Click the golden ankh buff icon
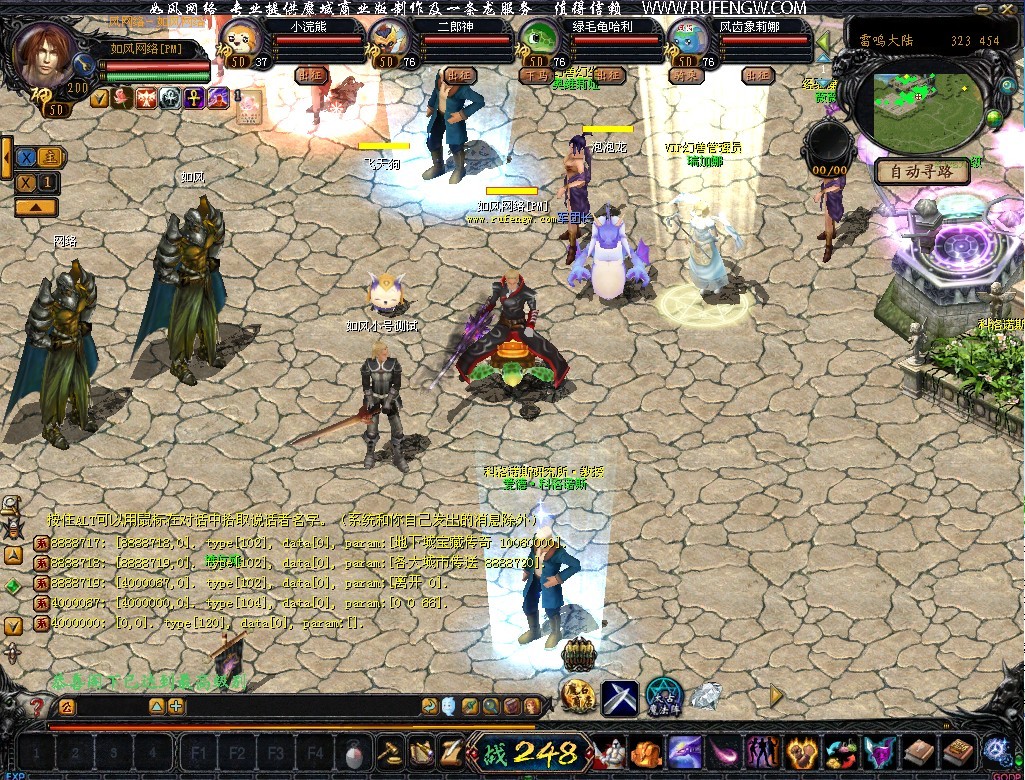The height and width of the screenshot is (780, 1025). coord(194,98)
